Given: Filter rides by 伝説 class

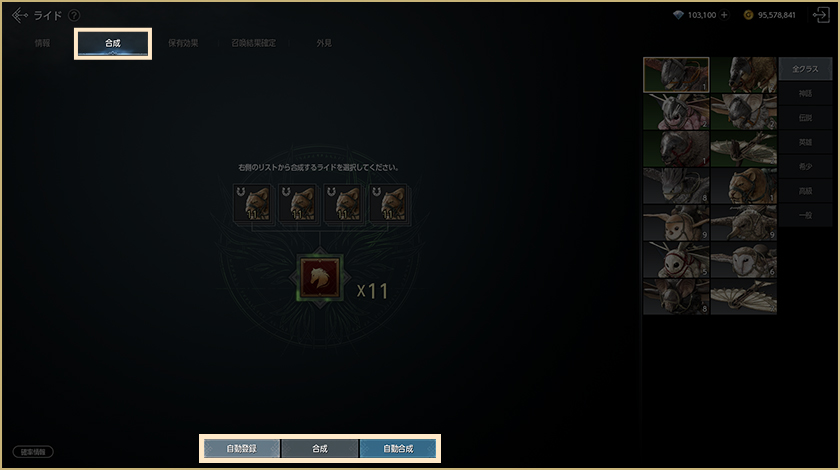Looking at the screenshot, I should pyautogui.click(x=804, y=117).
